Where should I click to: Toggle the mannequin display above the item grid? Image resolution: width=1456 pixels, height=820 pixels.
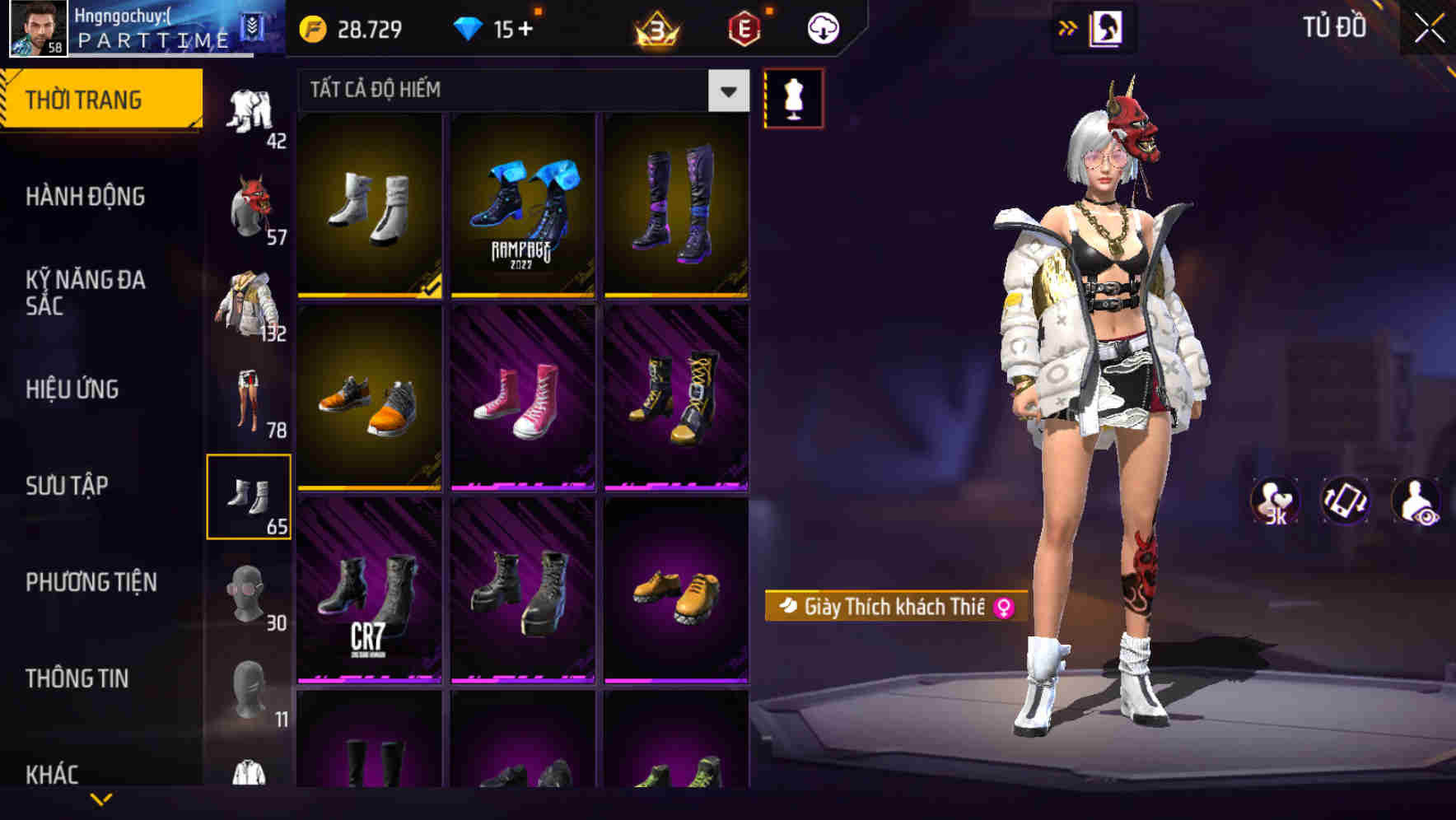tap(794, 96)
